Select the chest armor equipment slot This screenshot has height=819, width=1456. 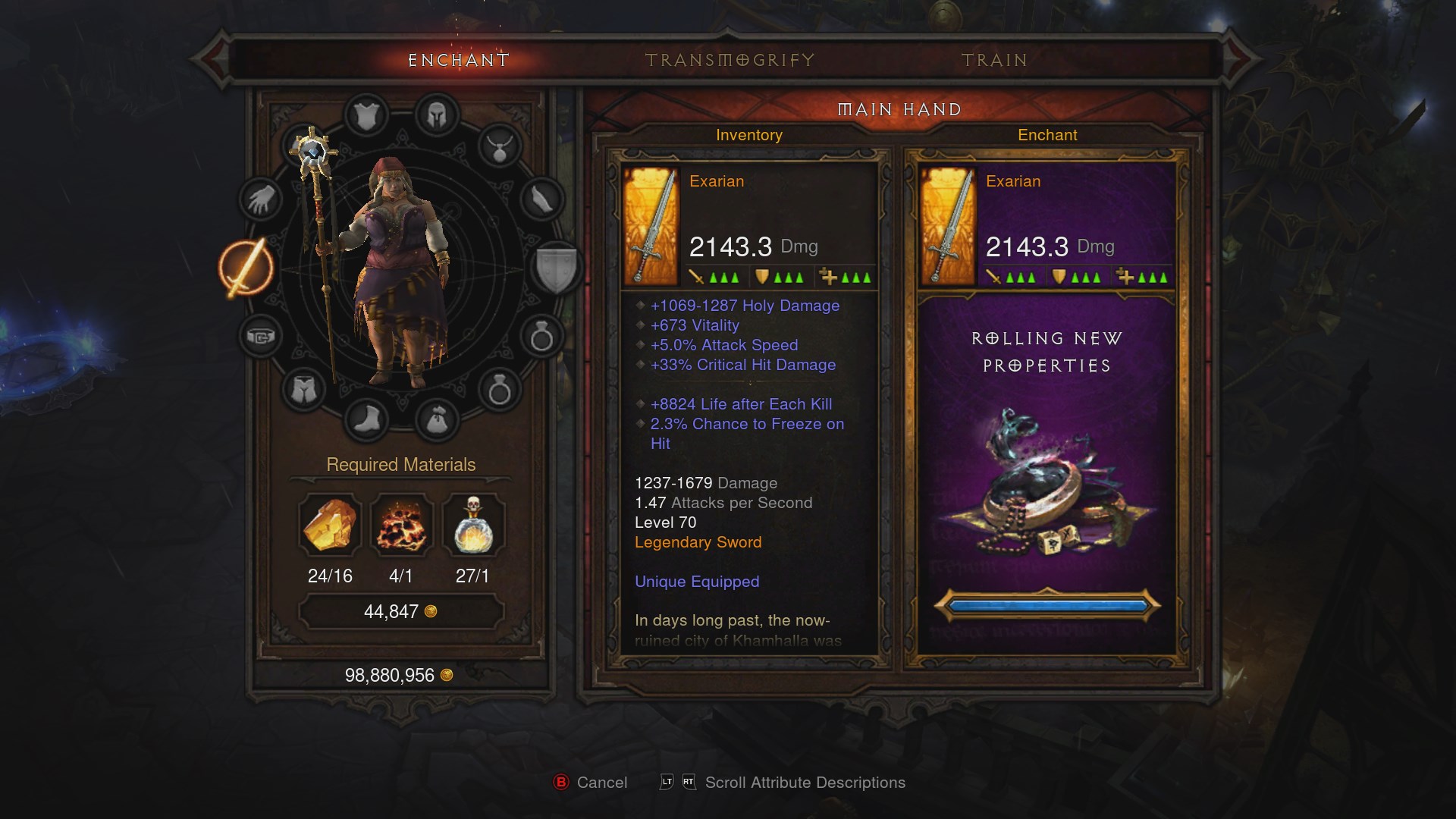click(x=366, y=116)
